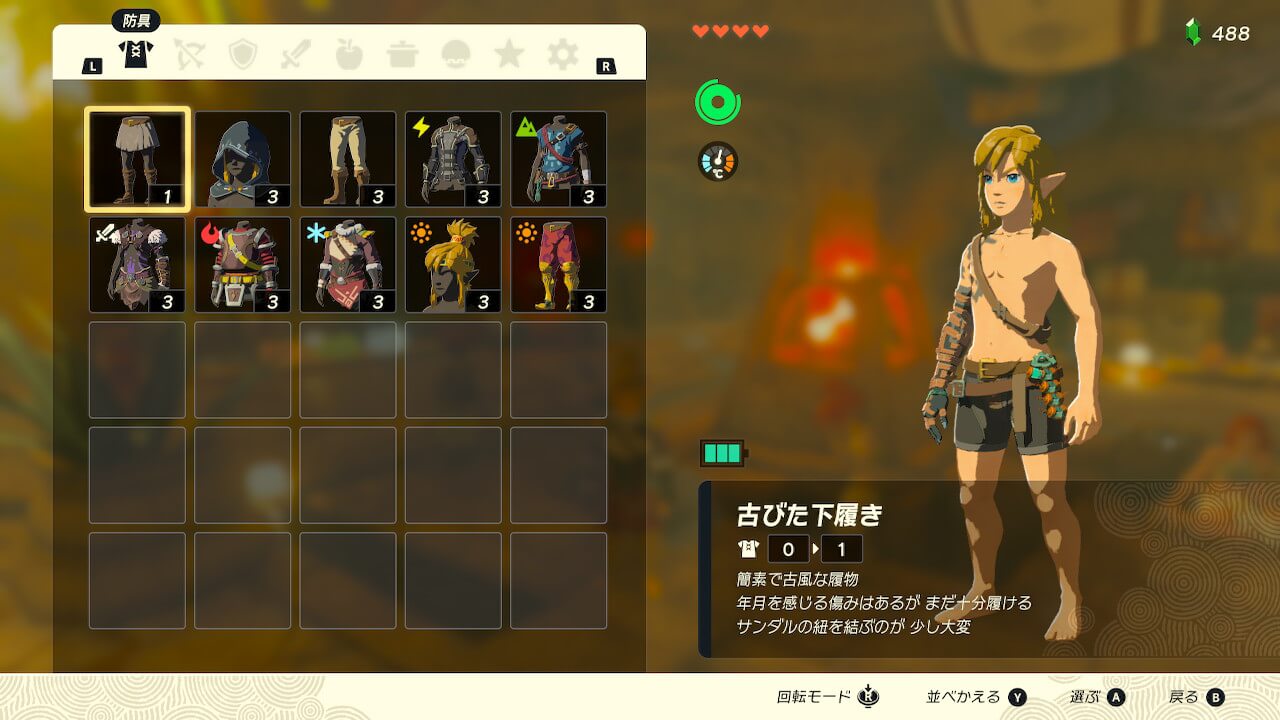Open the shields tab
Screen dimensions: 1280x720
(243, 54)
